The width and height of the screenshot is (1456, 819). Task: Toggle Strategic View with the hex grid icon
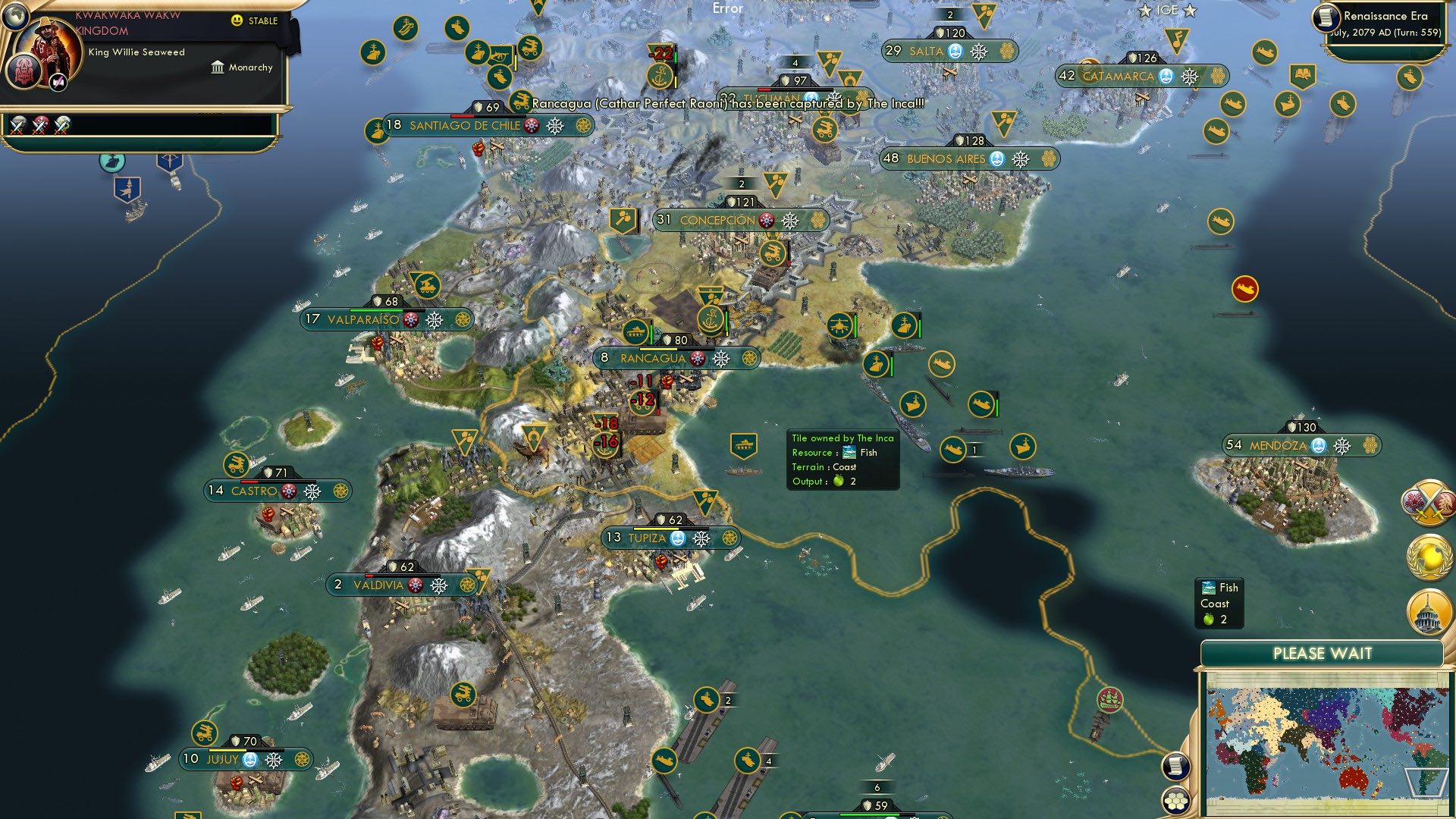(x=1175, y=799)
